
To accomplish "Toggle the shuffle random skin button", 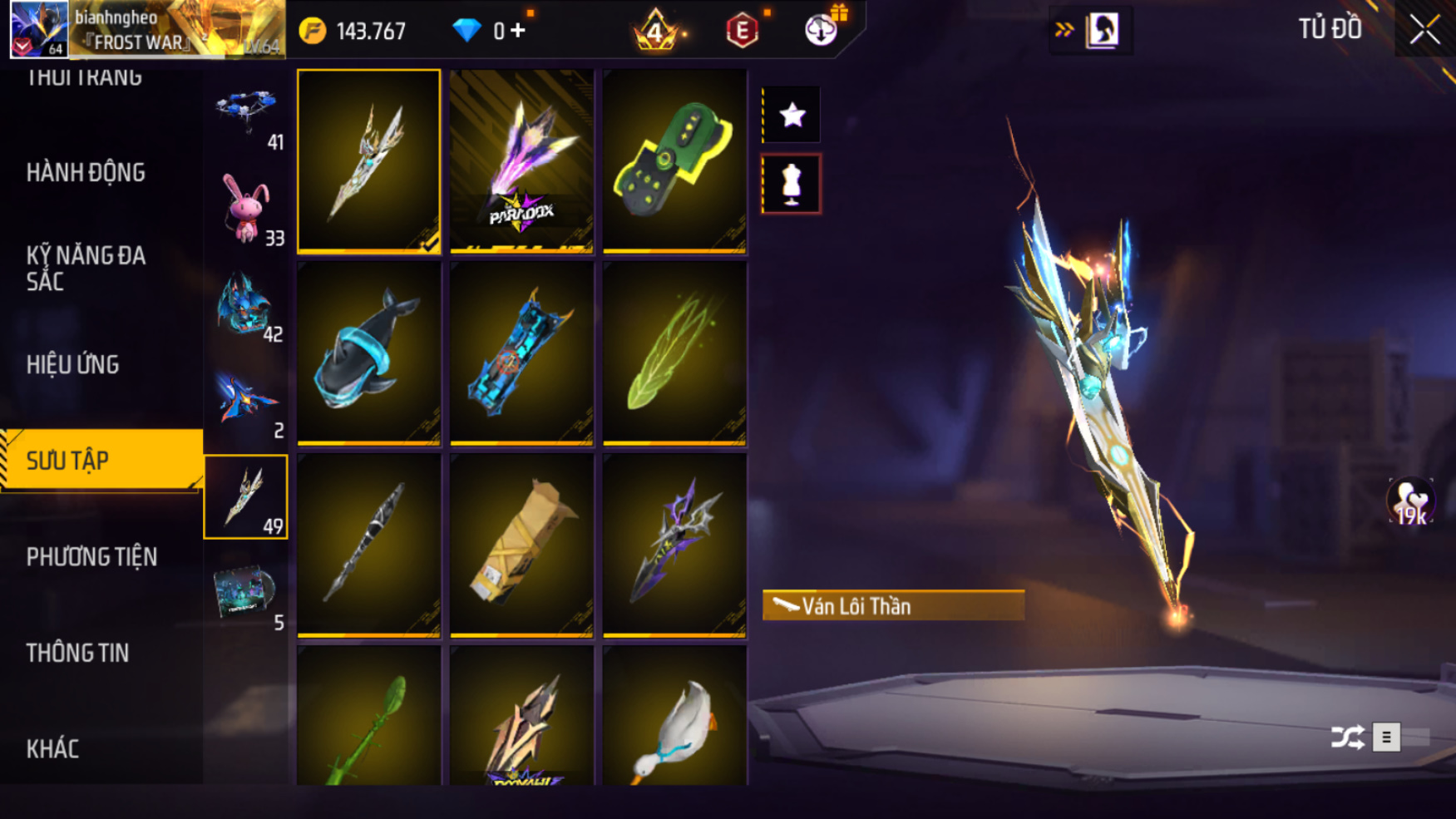I will point(1347,738).
